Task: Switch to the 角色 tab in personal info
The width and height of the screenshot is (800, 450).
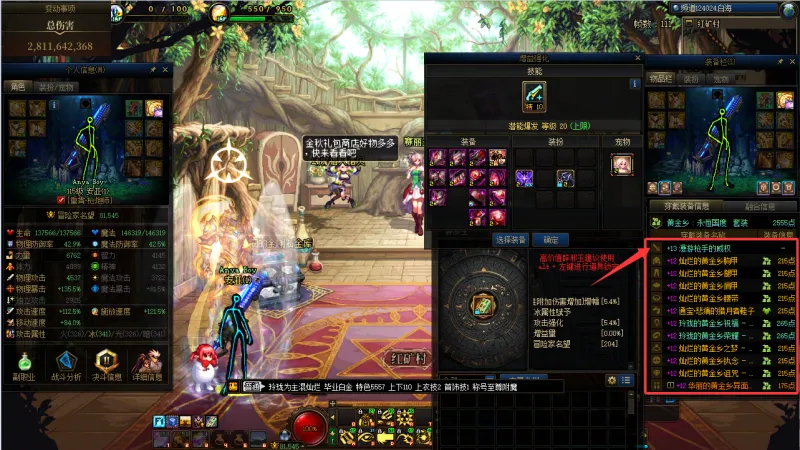Action: coord(18,87)
